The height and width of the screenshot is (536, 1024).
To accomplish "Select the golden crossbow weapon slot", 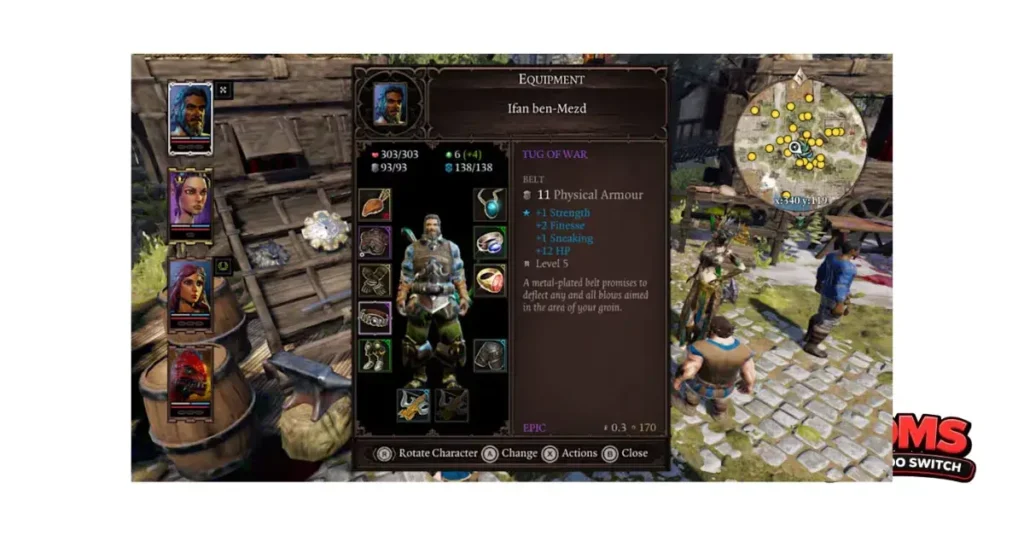I will pyautogui.click(x=413, y=403).
